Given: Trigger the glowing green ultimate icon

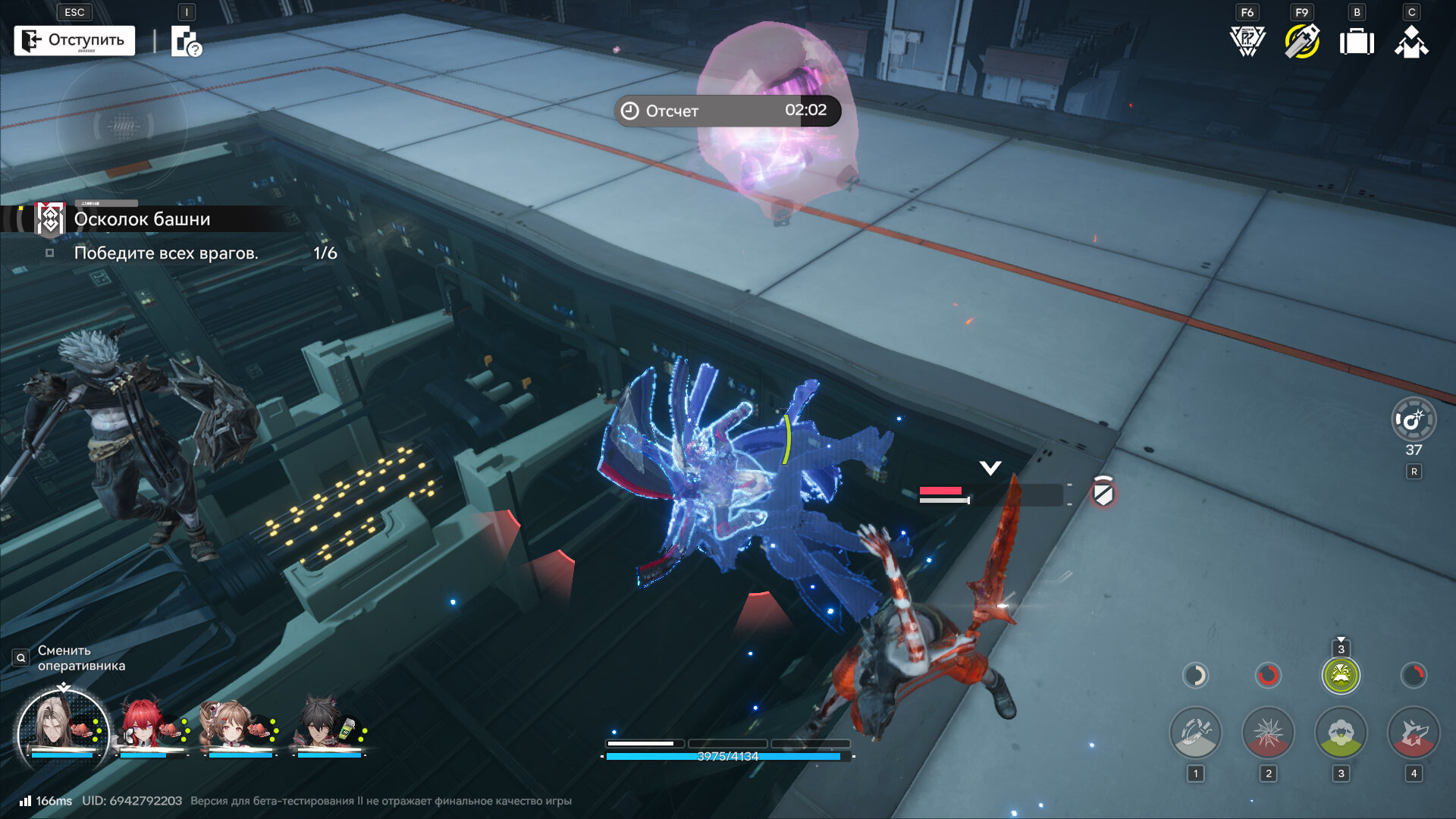Looking at the screenshot, I should point(1341,675).
